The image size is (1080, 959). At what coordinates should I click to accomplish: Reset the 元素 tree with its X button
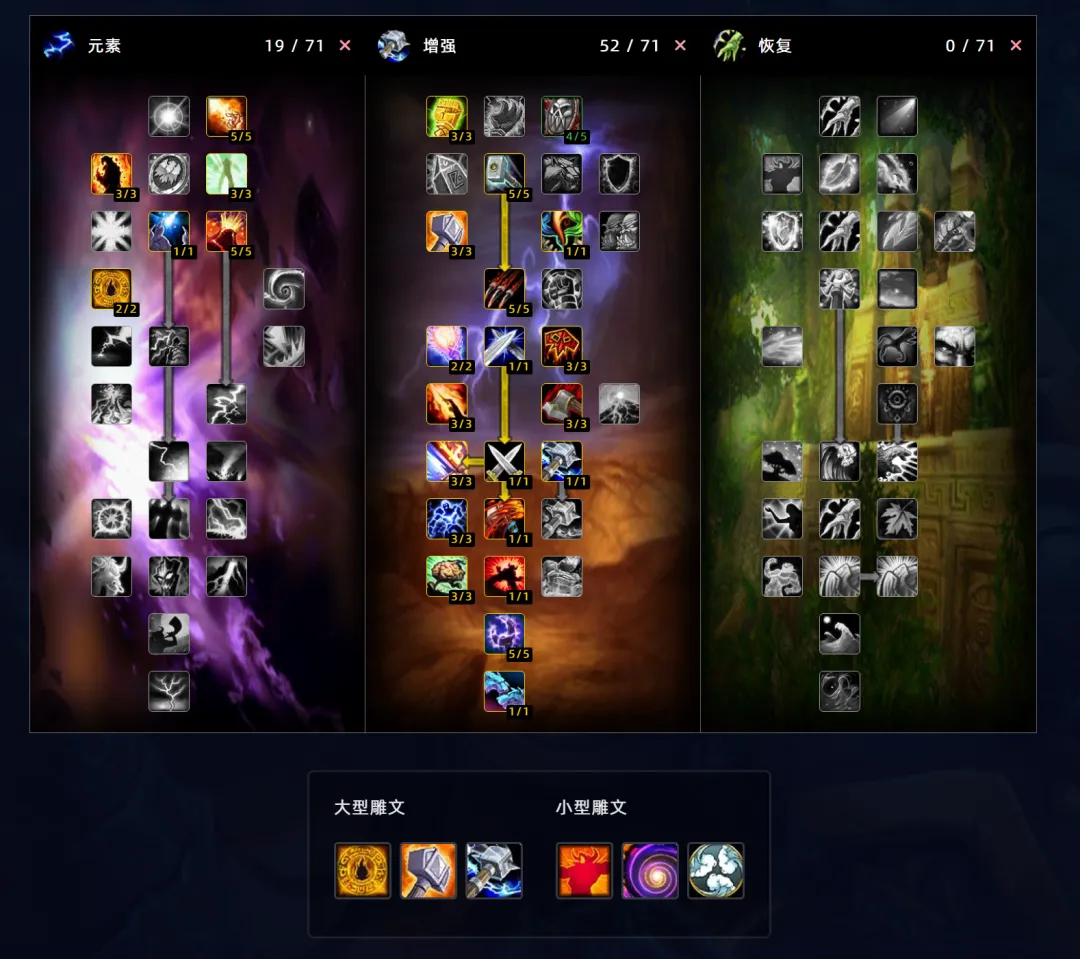pos(345,46)
